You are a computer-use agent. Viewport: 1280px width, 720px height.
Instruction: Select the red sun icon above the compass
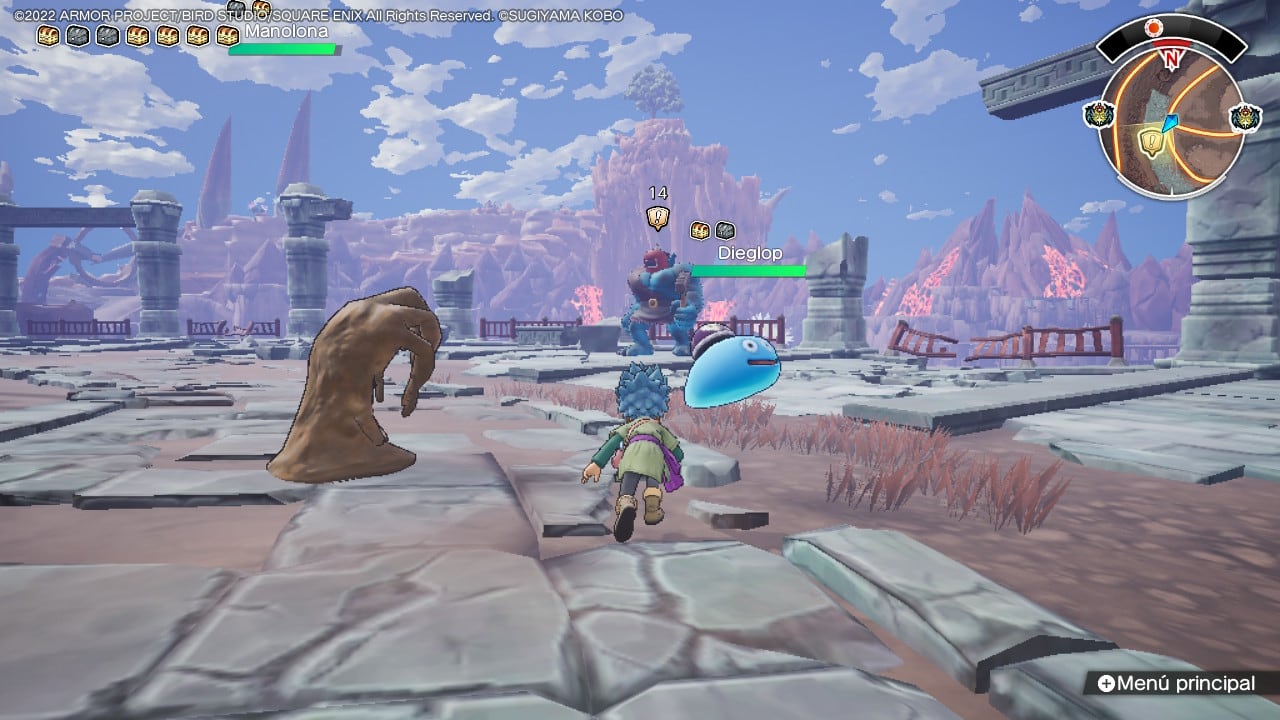[1154, 26]
